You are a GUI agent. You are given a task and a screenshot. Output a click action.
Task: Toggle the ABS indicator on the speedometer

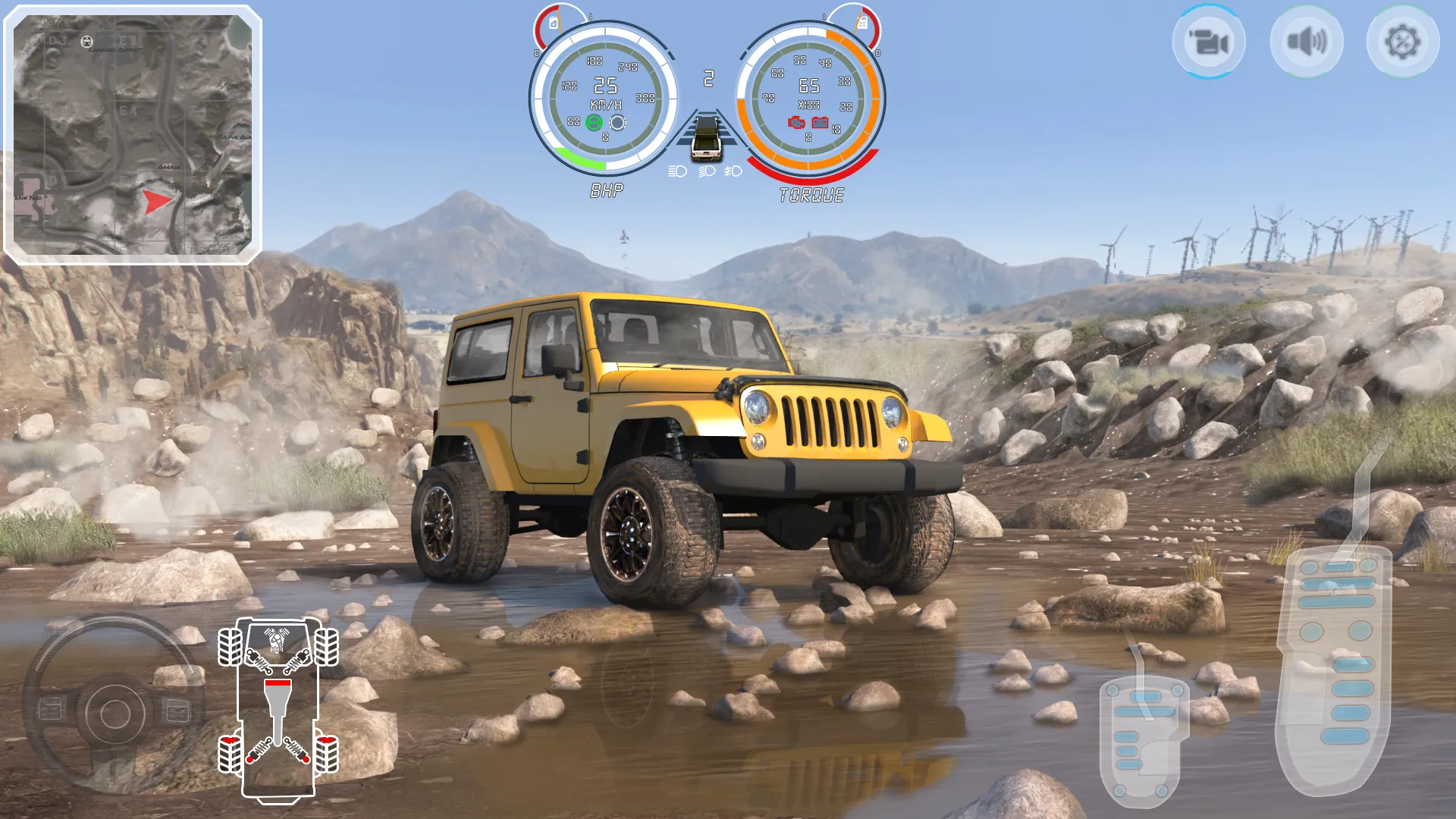tap(594, 123)
